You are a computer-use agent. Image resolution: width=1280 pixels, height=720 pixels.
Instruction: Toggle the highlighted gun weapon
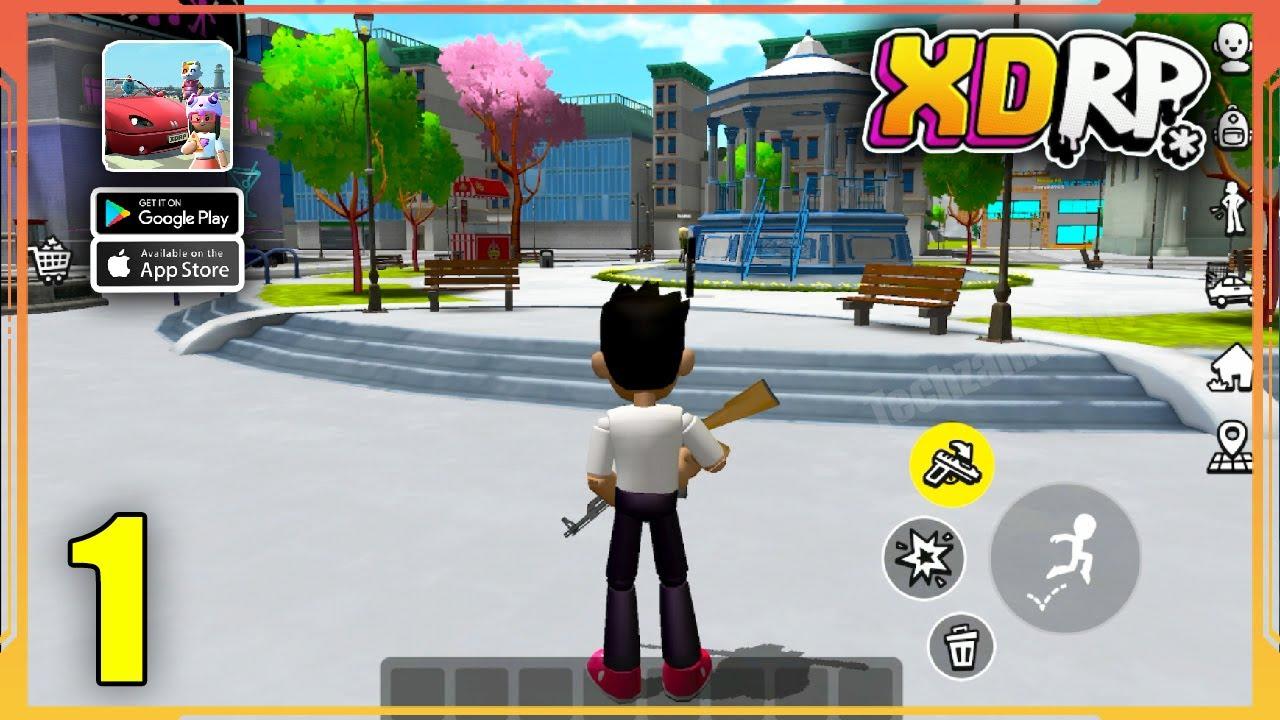coord(953,463)
